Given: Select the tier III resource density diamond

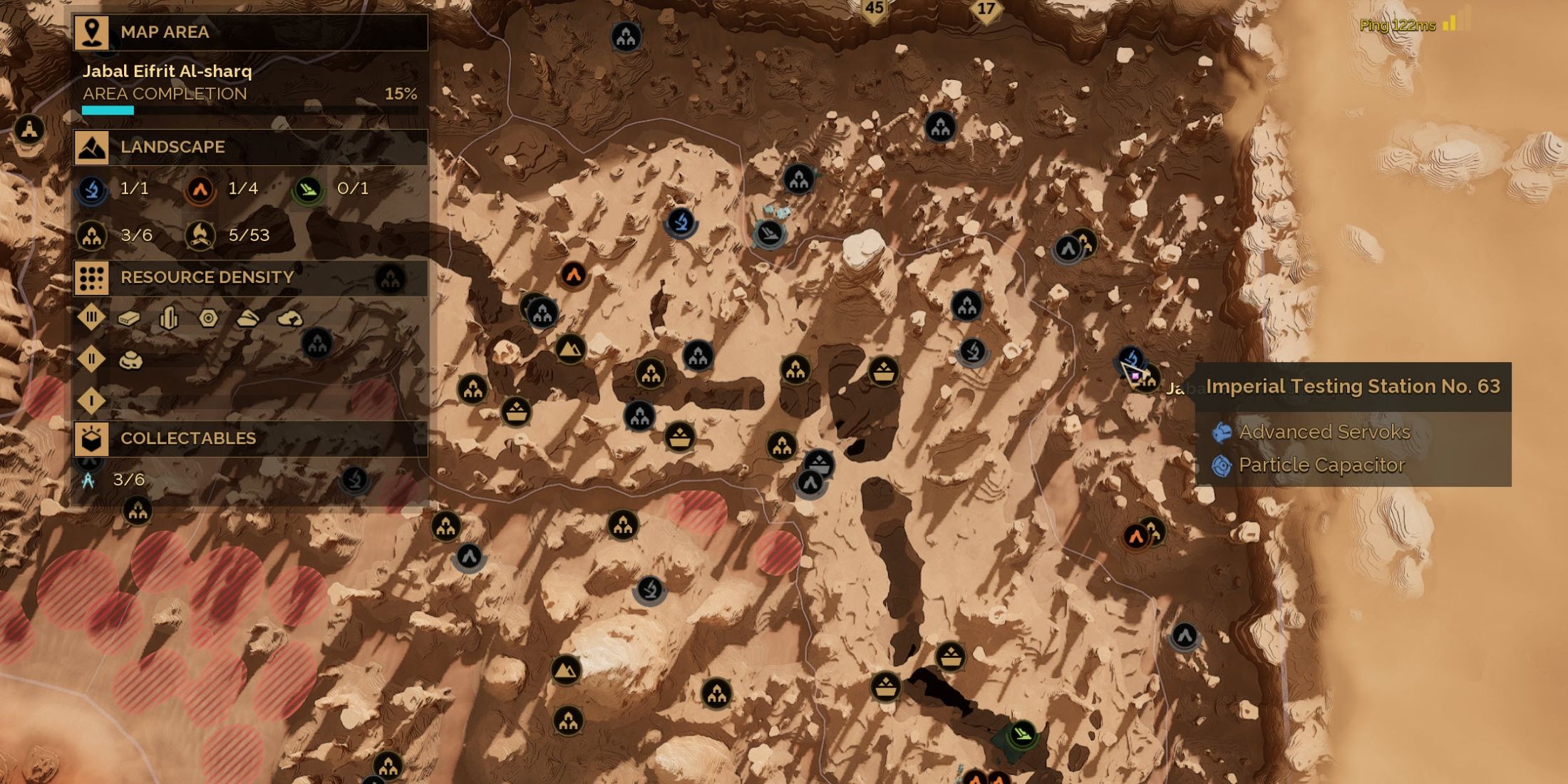Looking at the screenshot, I should pyautogui.click(x=91, y=318).
